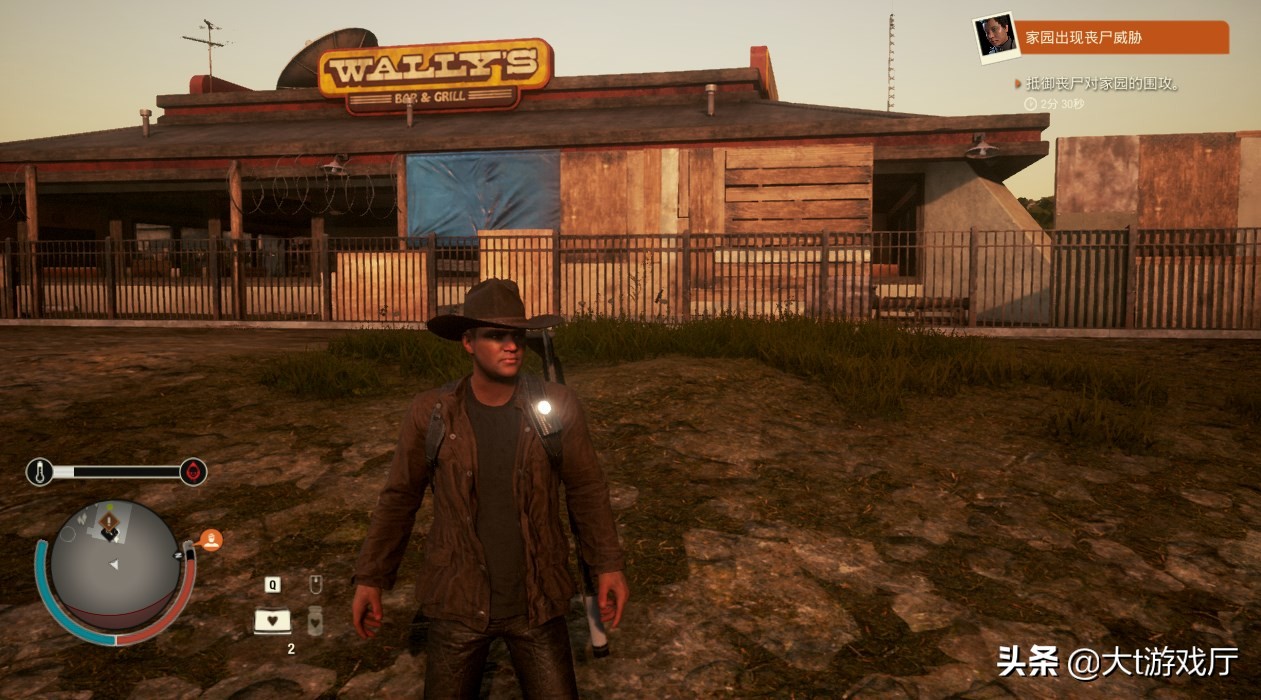The height and width of the screenshot is (700, 1261).
Task: Select the faded heart medicine bottle slot
Action: coord(315,621)
